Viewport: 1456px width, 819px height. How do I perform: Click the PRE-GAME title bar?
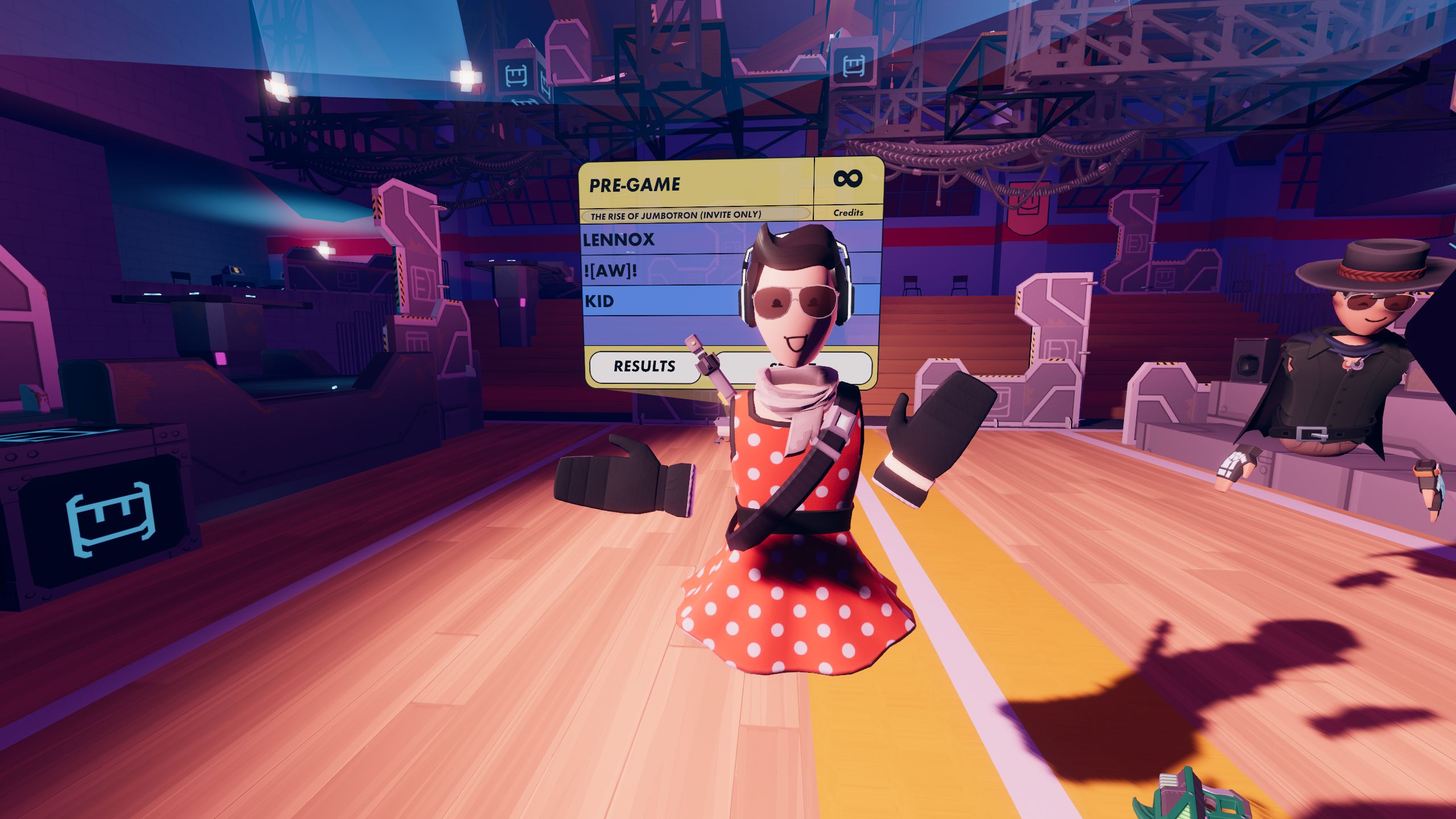(x=634, y=183)
